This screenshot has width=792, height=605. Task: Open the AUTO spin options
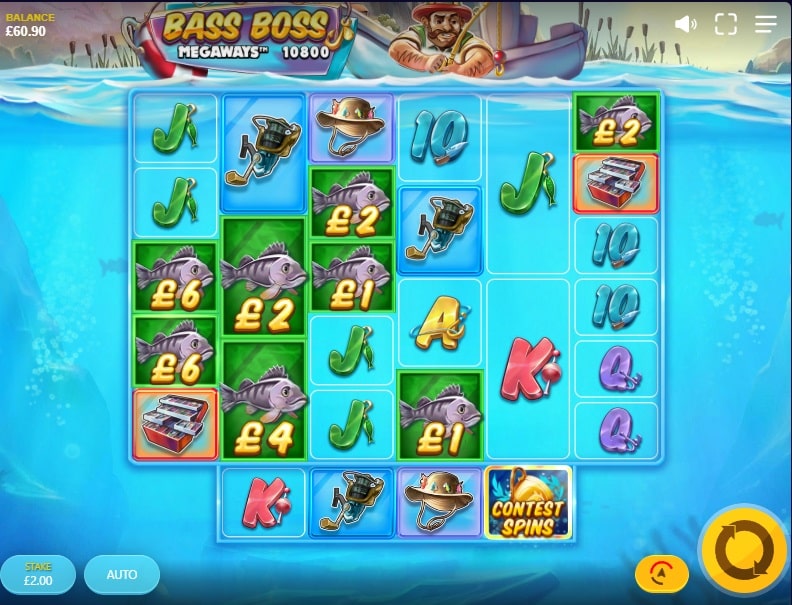[122, 575]
